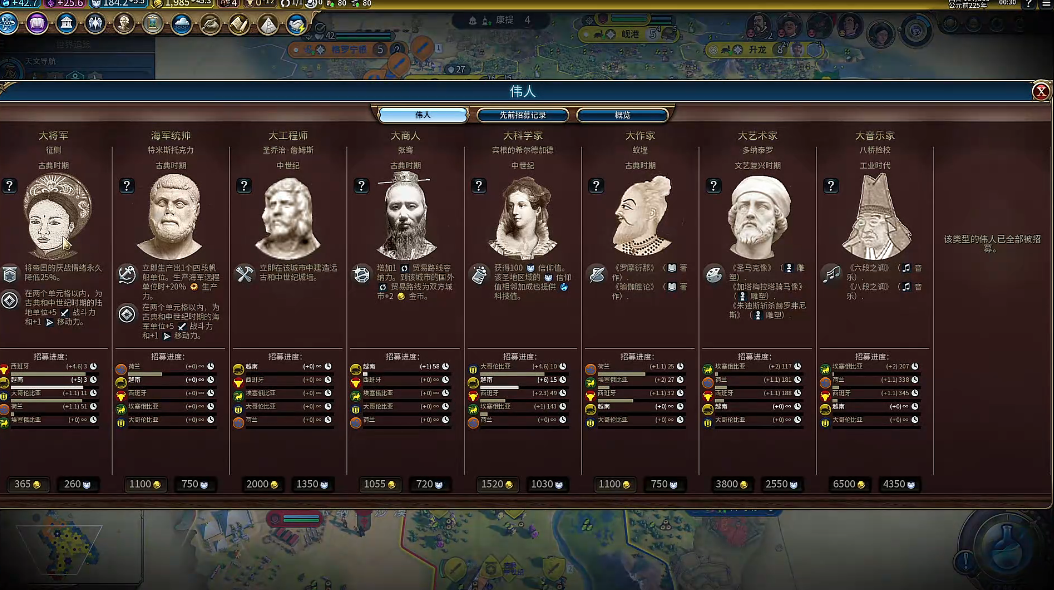Buy the Great Artist for 3800 gold

[730, 484]
